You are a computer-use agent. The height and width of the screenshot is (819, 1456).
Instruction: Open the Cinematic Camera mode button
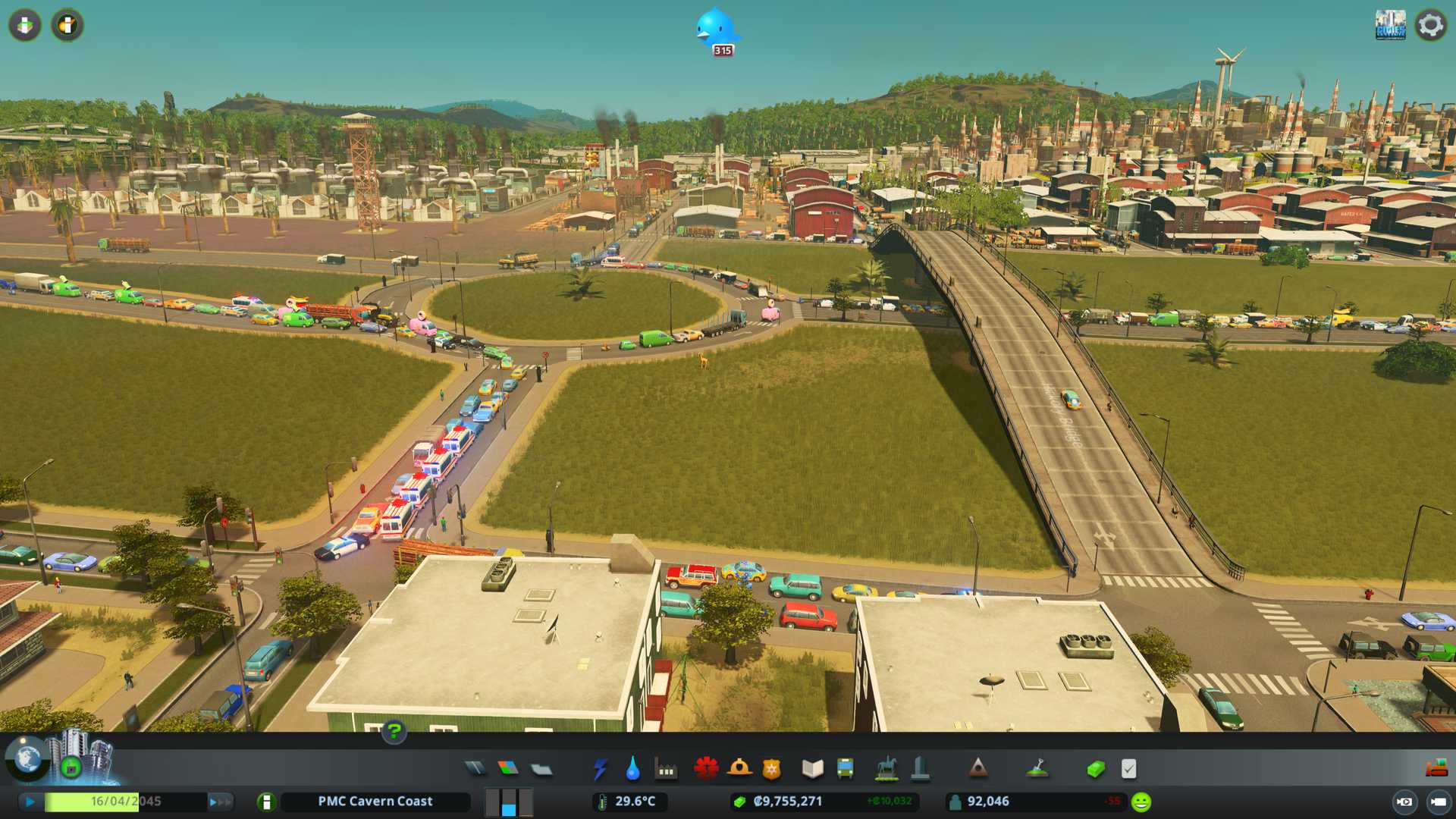click(x=1438, y=802)
